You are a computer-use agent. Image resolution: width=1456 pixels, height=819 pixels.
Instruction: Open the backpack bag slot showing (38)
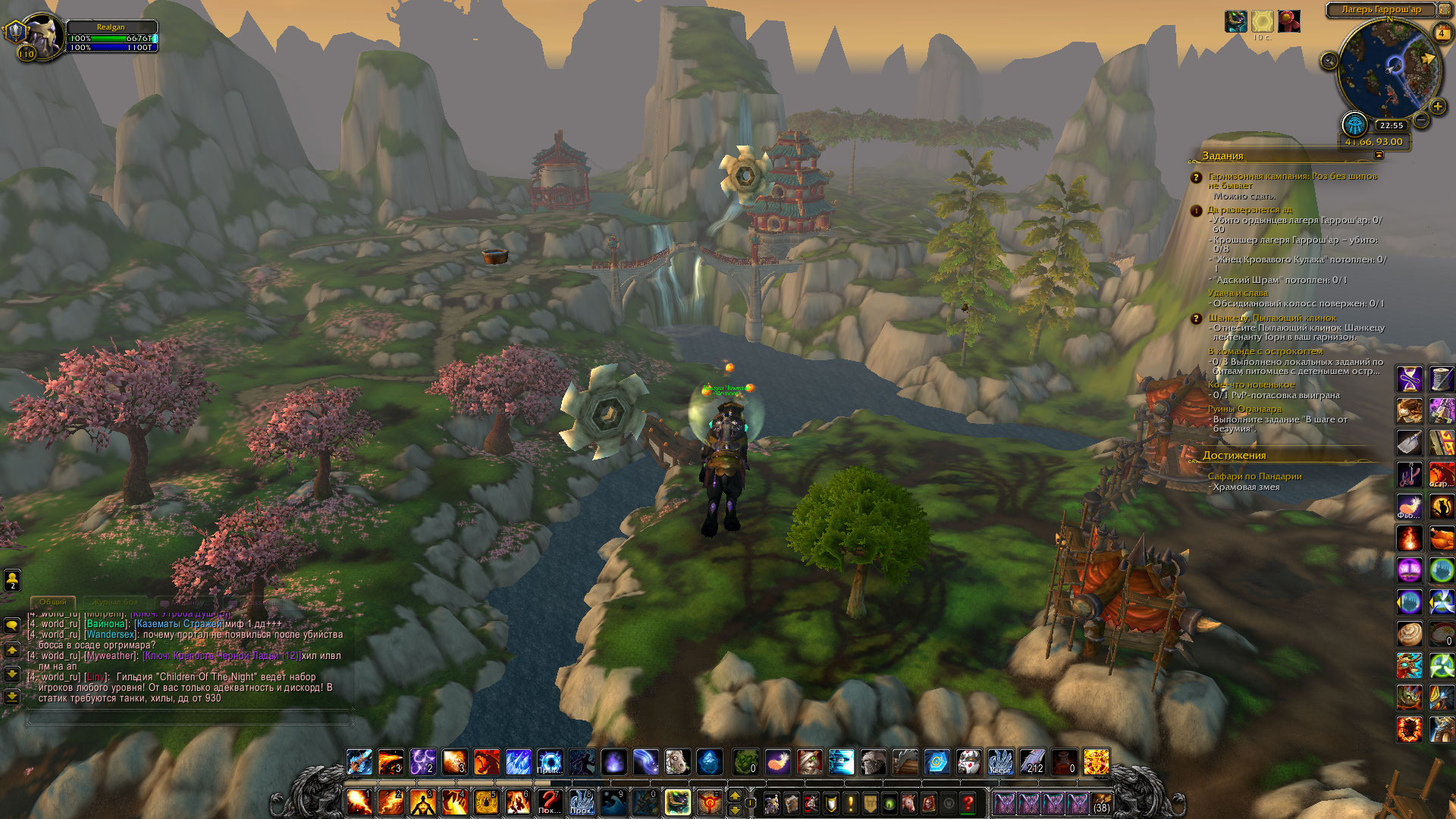(x=1101, y=803)
